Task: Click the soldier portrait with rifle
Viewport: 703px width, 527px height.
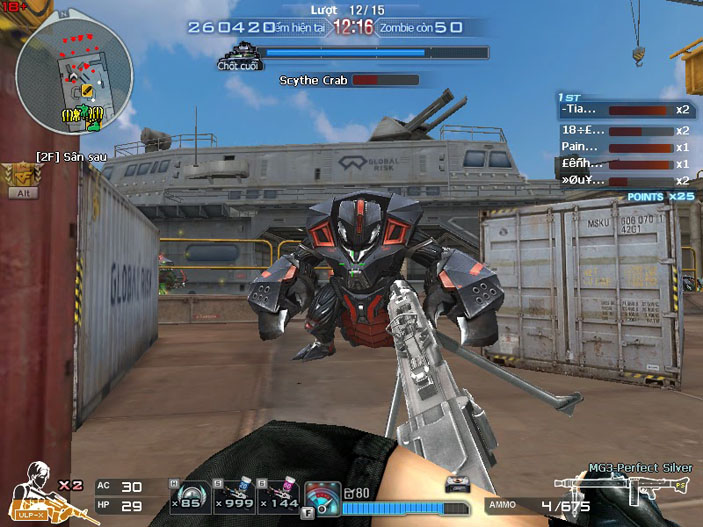Action: coord(38,494)
